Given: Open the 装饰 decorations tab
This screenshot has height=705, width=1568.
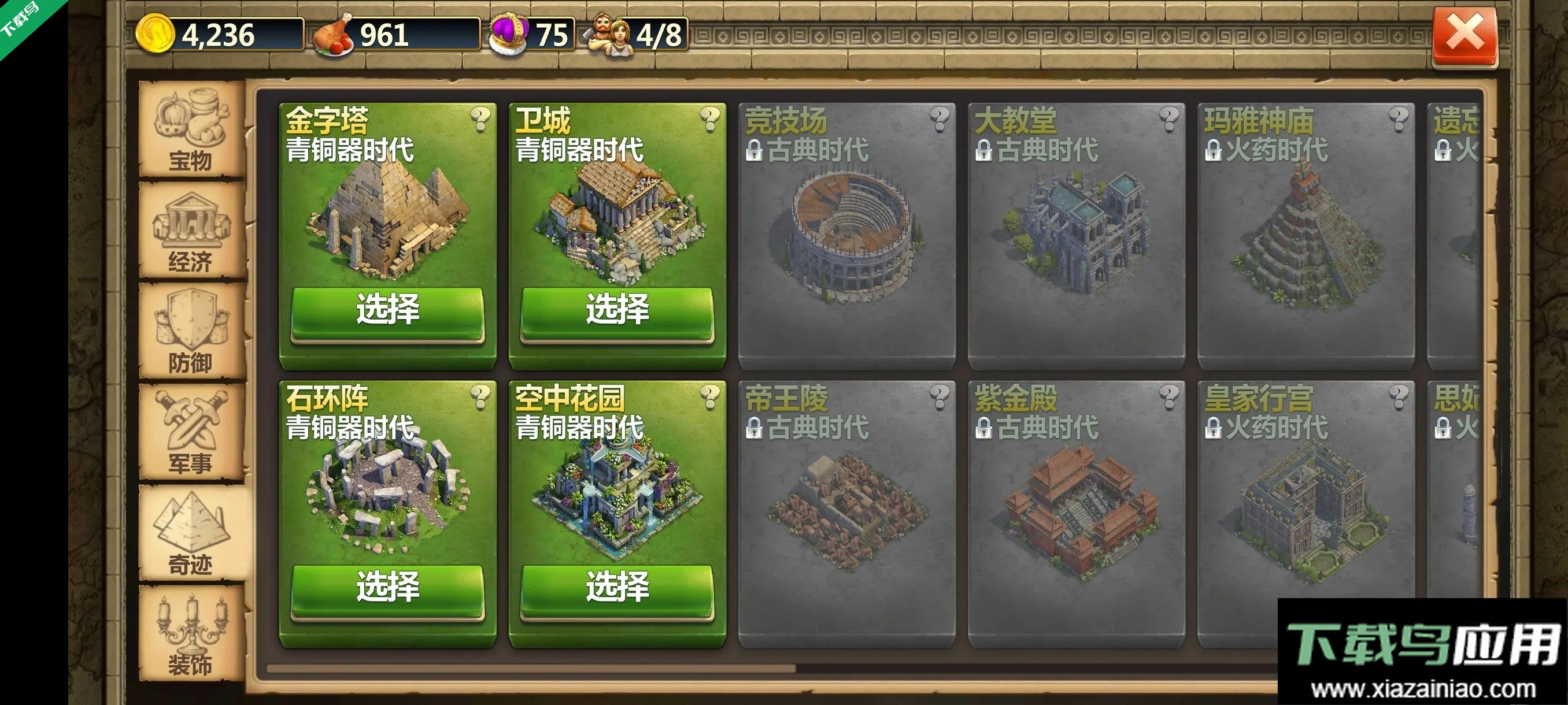Looking at the screenshot, I should pos(191,635).
